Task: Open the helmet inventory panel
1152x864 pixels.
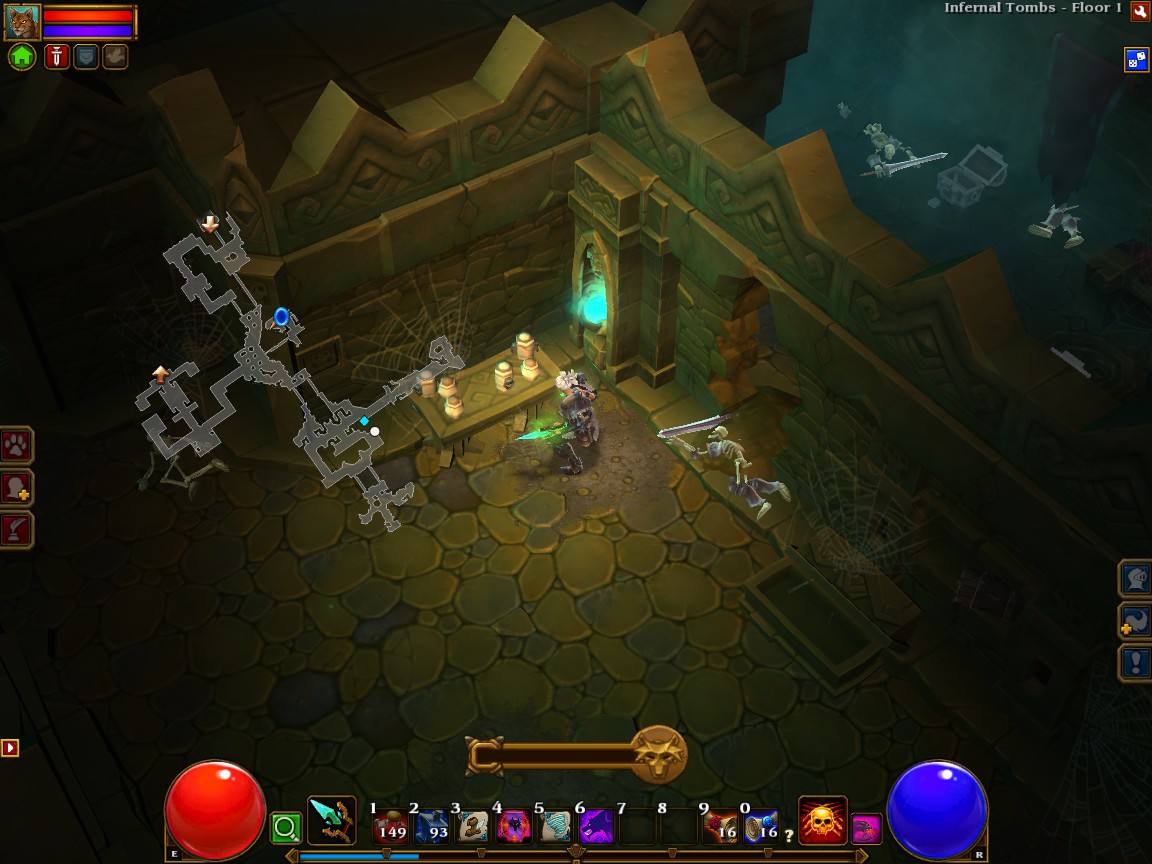Action: (1135, 578)
